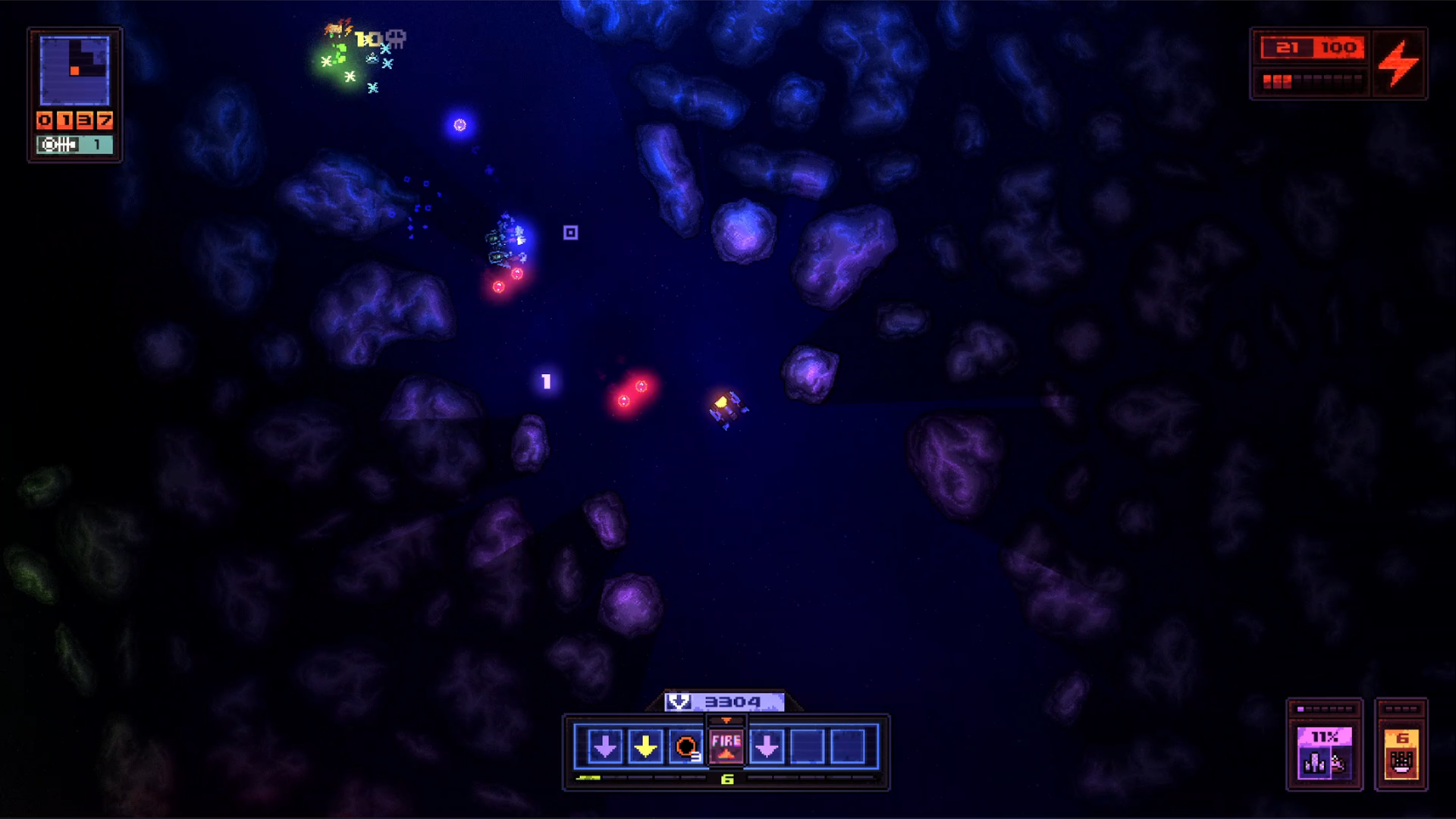
Task: Open the white down-arrow icon beside 3304
Action: (x=679, y=701)
